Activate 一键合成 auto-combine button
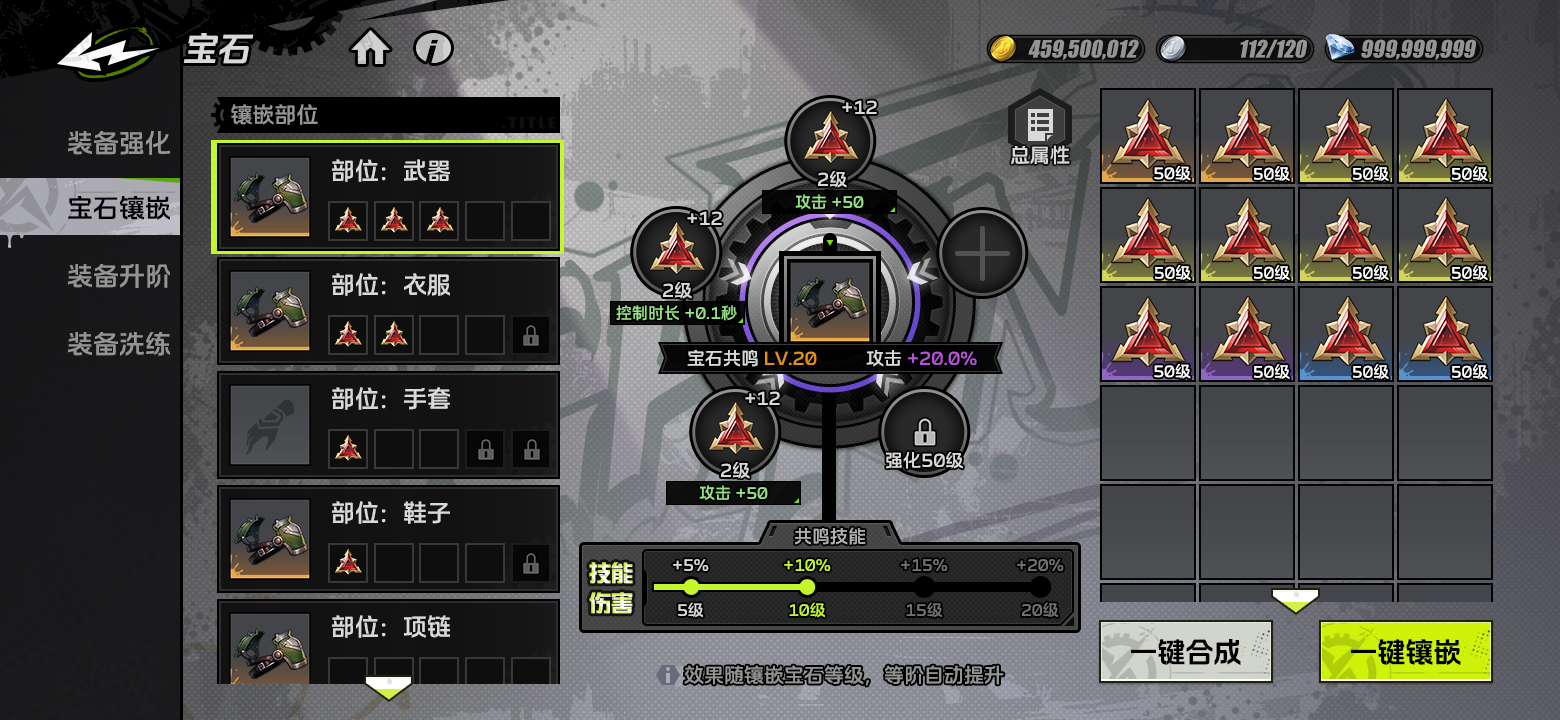Screen dimensions: 1560x720 click(x=1185, y=652)
